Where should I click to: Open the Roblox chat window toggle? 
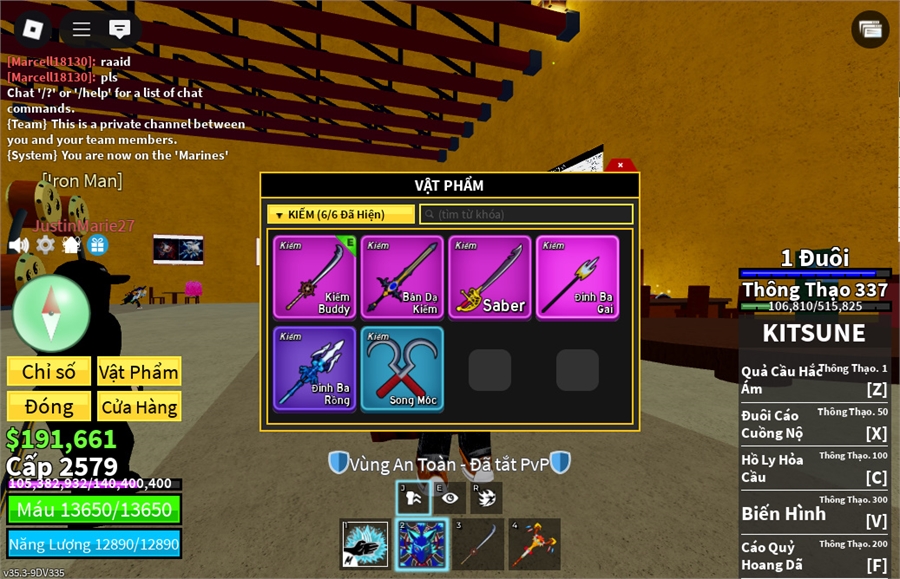tap(119, 28)
